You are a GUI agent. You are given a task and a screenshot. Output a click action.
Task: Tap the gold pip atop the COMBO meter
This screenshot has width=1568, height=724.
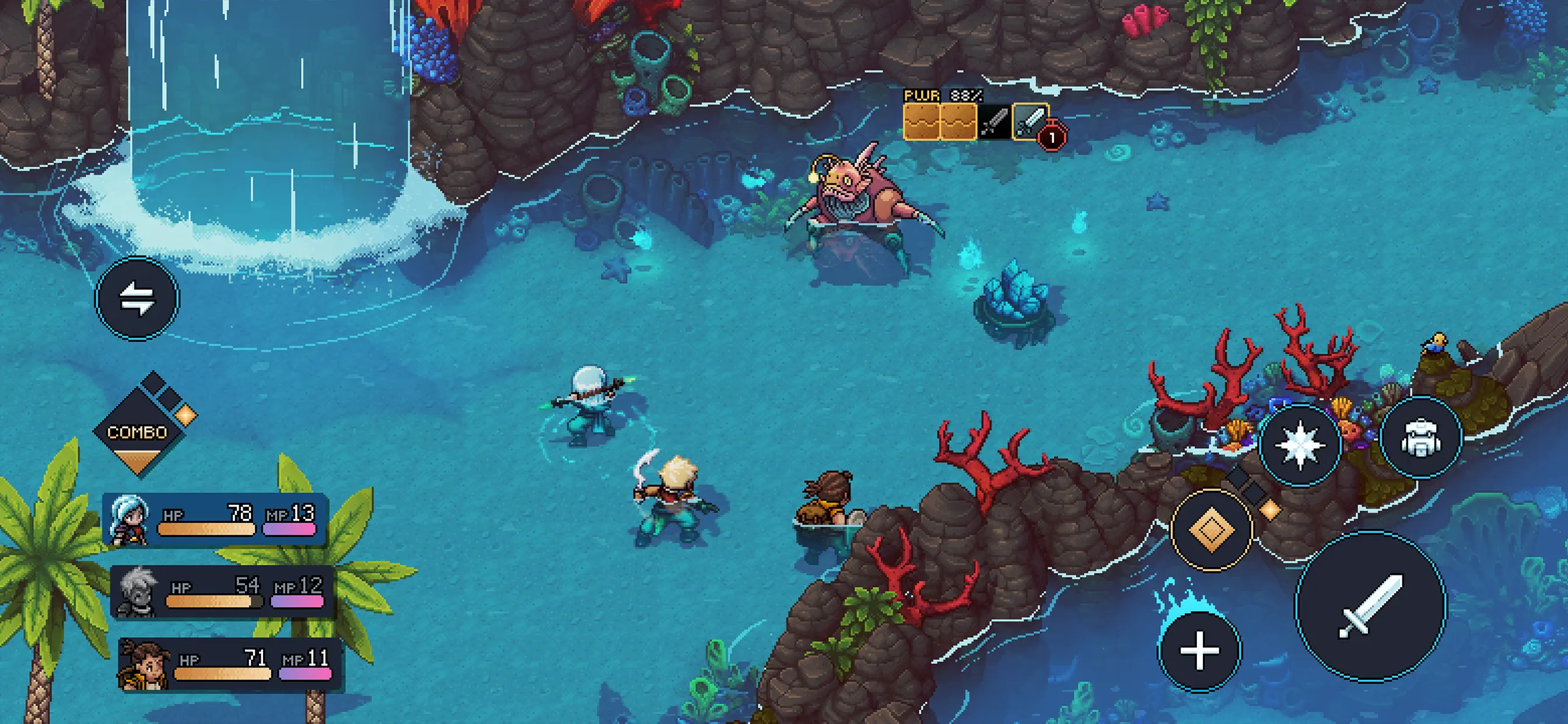point(185,416)
